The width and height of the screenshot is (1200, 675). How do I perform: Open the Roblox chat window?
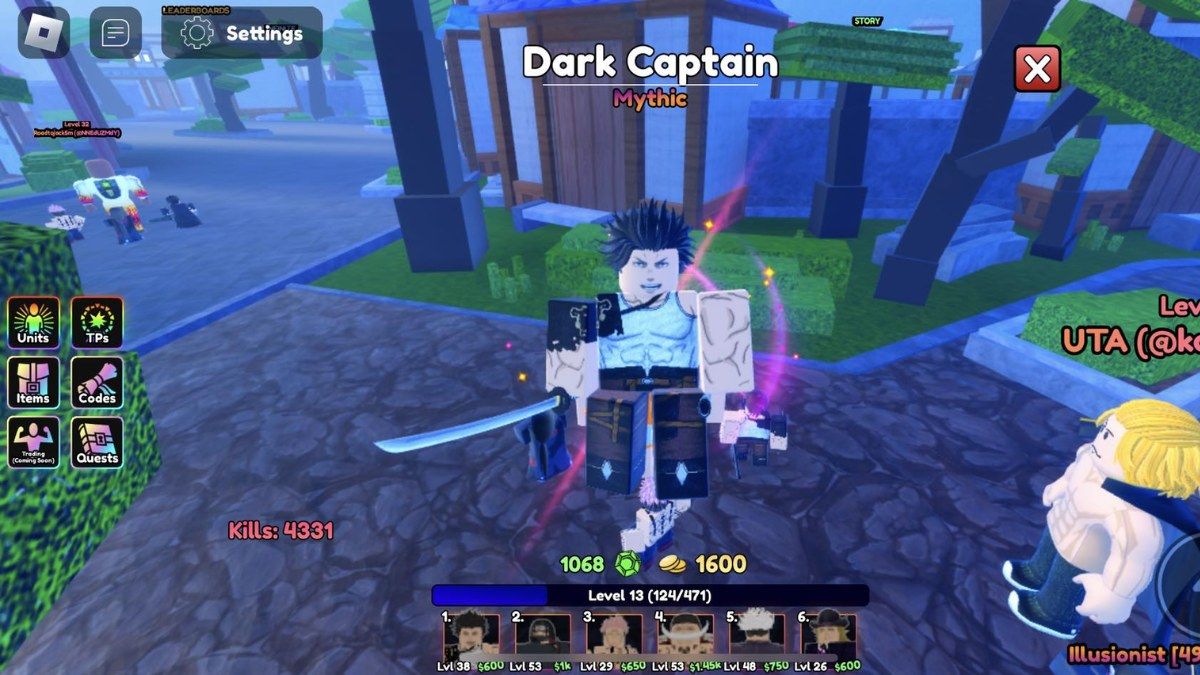click(116, 33)
